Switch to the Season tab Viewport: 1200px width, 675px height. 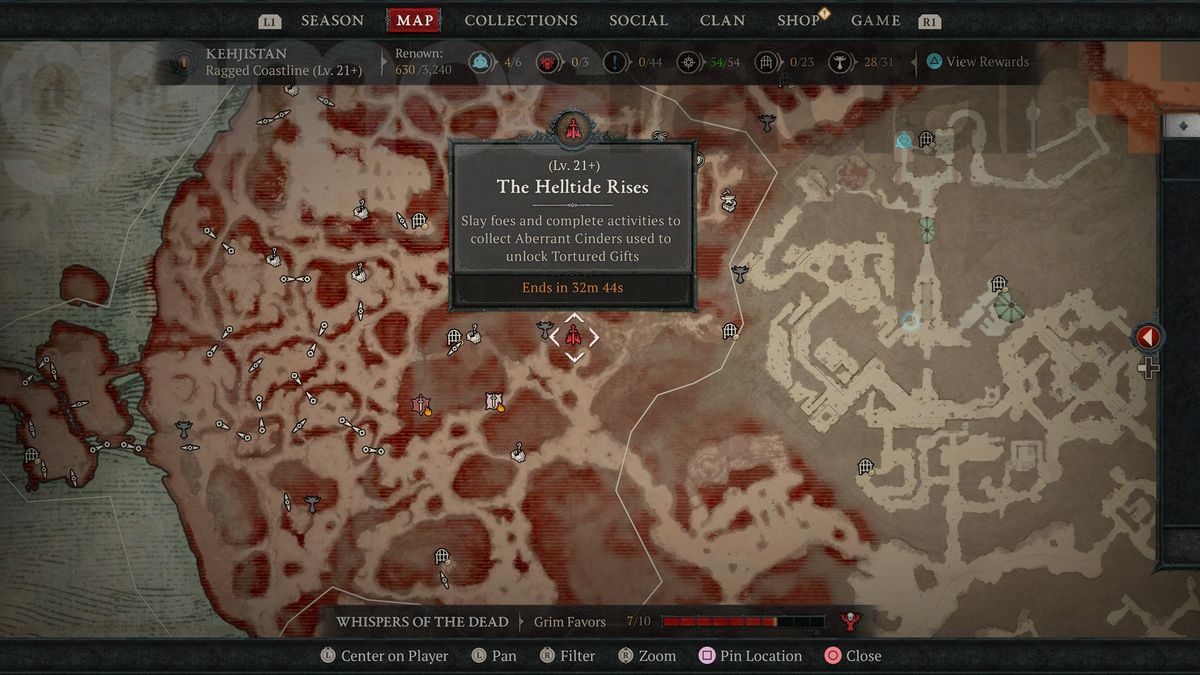(x=332, y=20)
